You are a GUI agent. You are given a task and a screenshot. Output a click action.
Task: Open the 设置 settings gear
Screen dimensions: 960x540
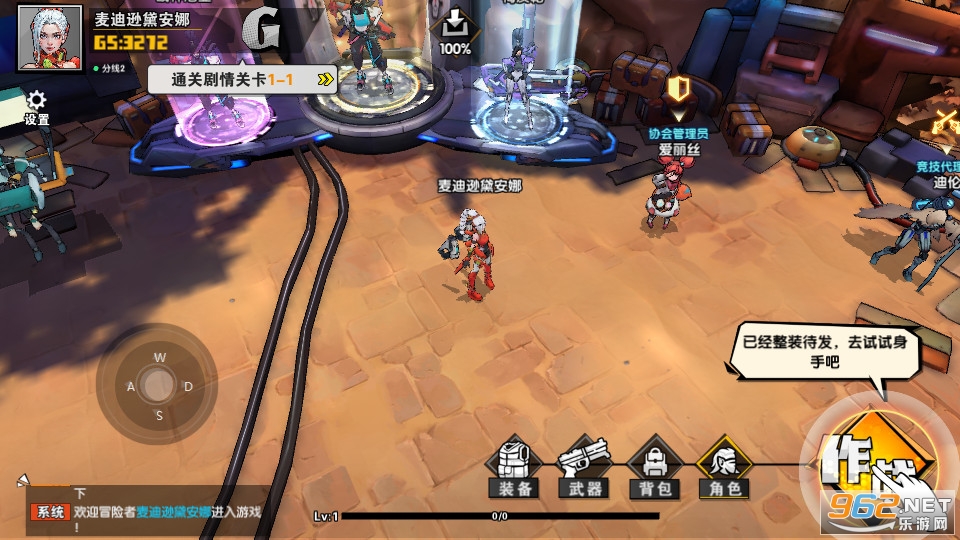tap(37, 107)
